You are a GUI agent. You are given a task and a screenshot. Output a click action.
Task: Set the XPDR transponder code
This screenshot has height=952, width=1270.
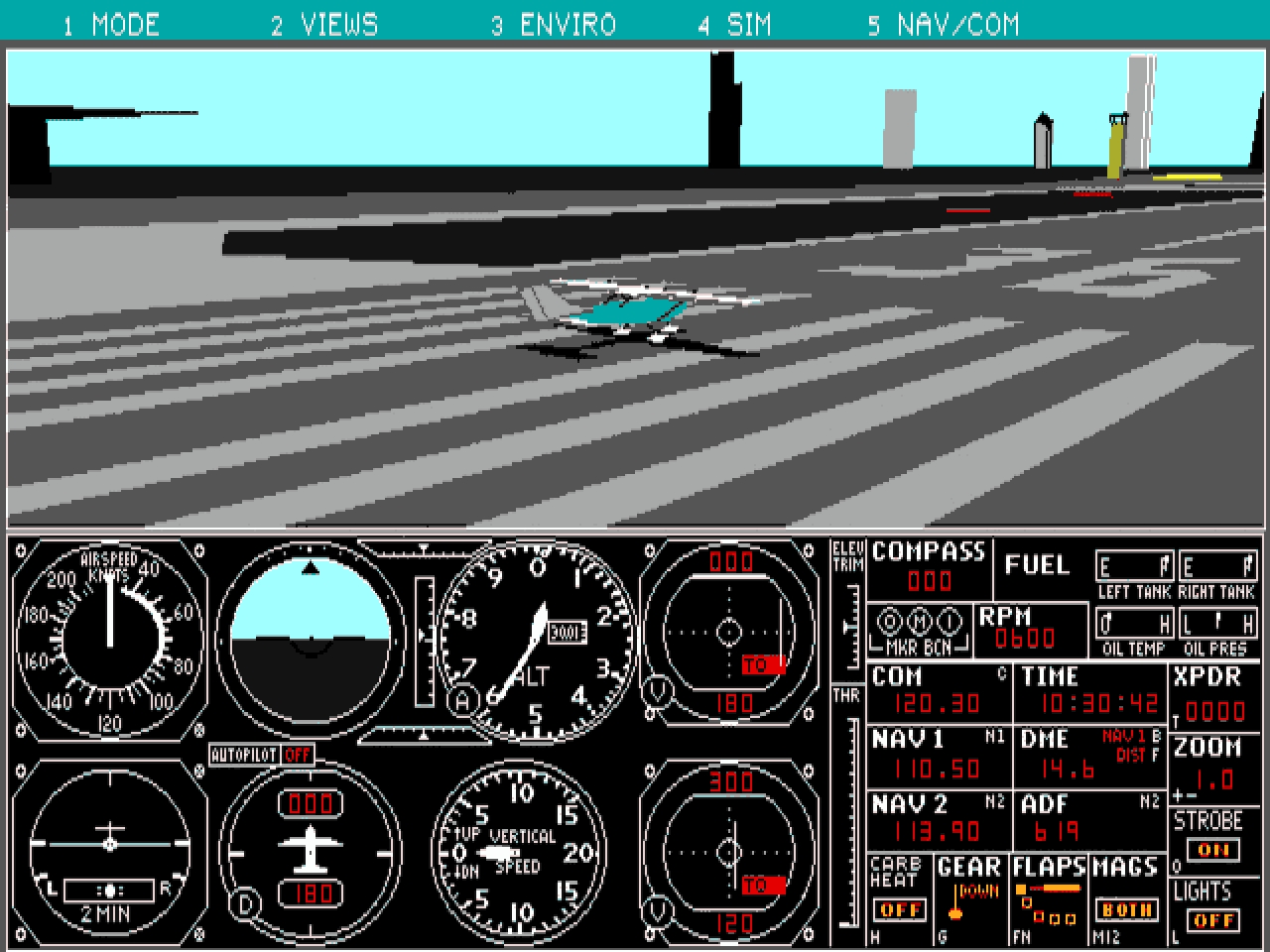pos(1214,711)
